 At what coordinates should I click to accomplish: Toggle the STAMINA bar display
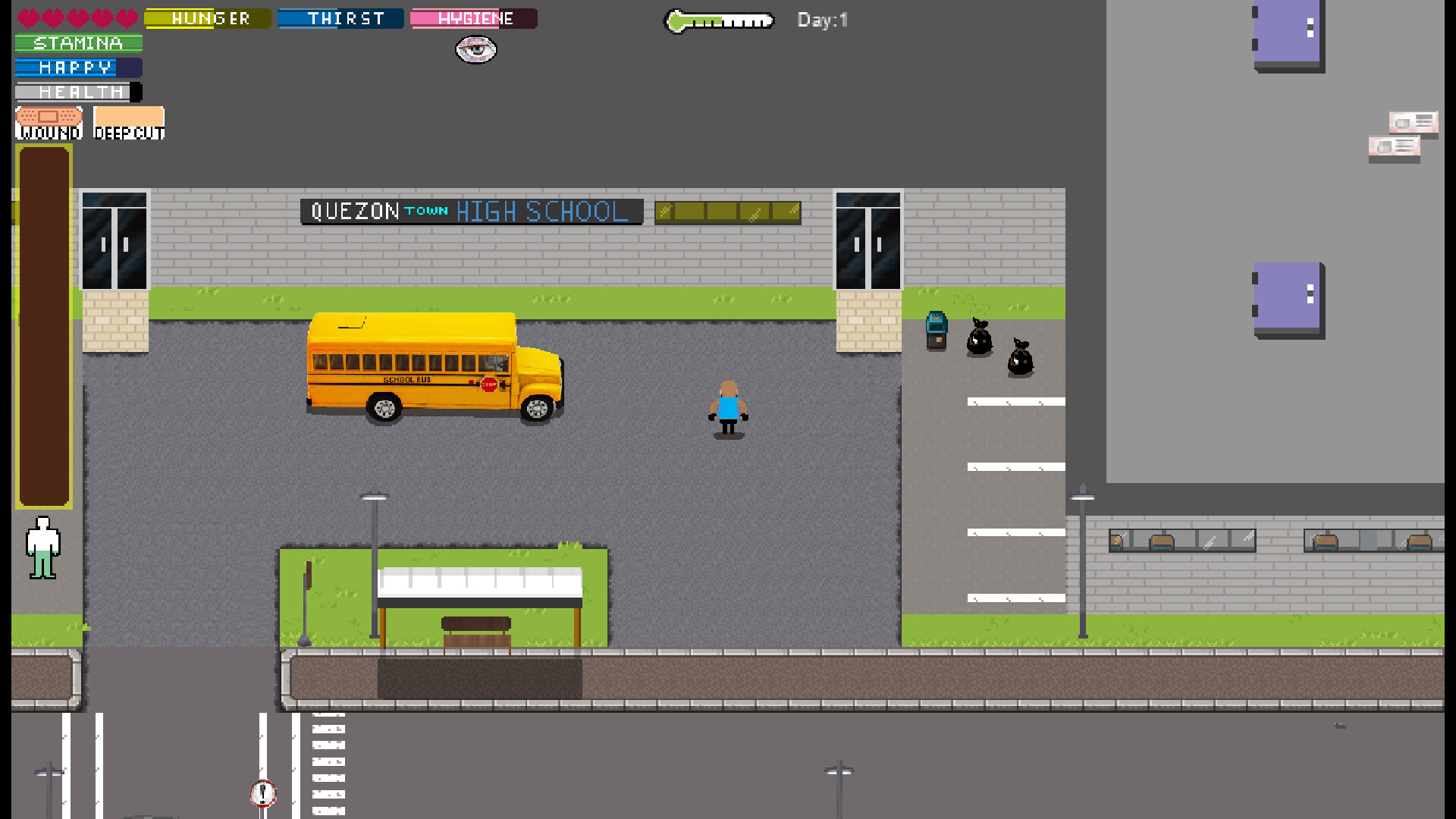pos(77,42)
